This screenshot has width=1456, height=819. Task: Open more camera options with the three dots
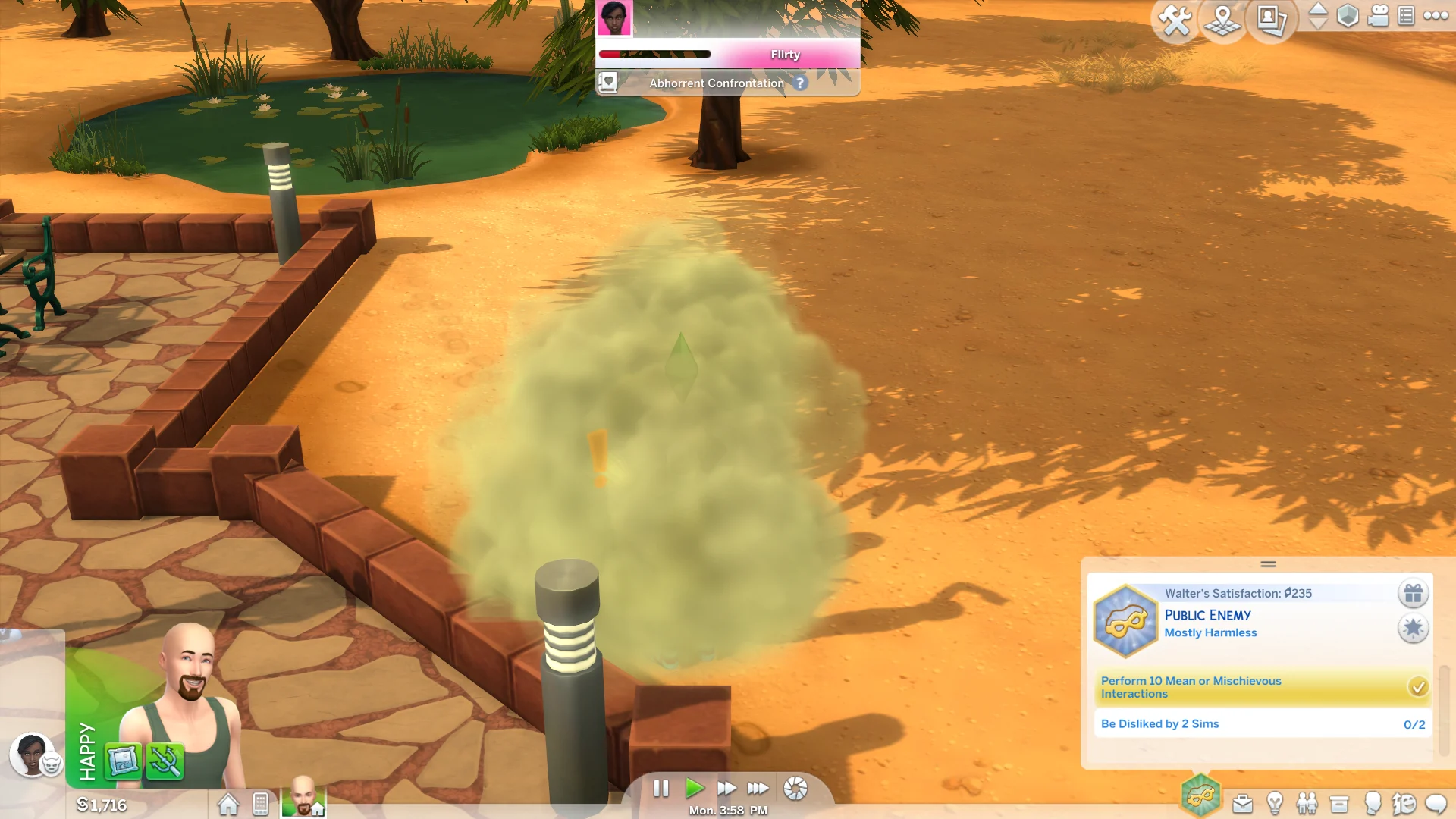(x=1437, y=17)
